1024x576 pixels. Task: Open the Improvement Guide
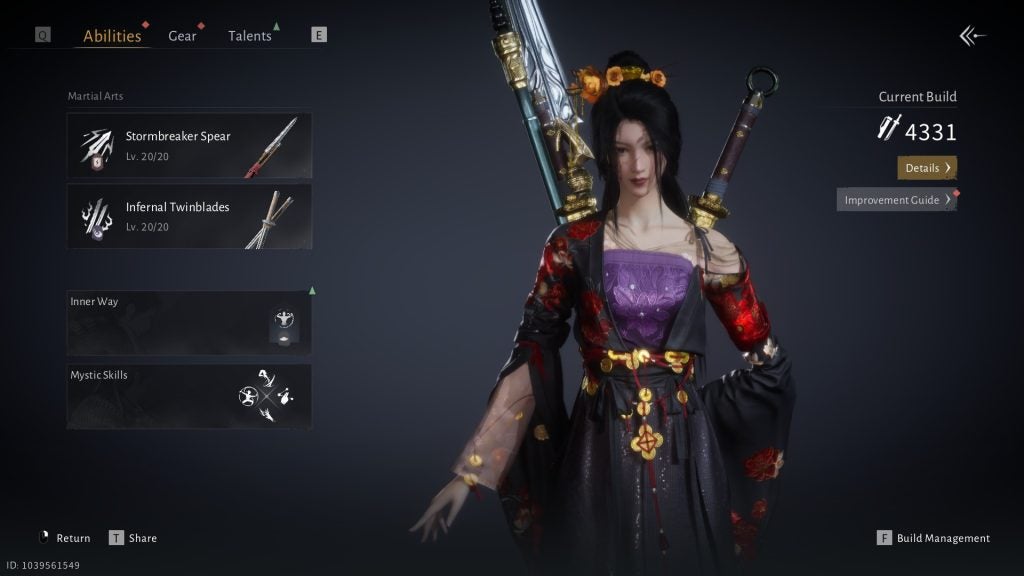896,200
